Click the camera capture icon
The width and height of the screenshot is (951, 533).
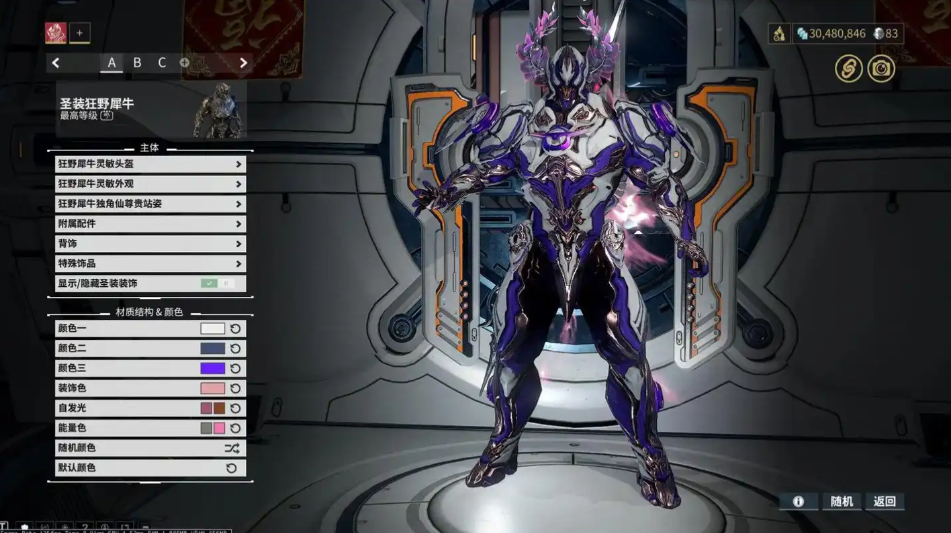(881, 68)
